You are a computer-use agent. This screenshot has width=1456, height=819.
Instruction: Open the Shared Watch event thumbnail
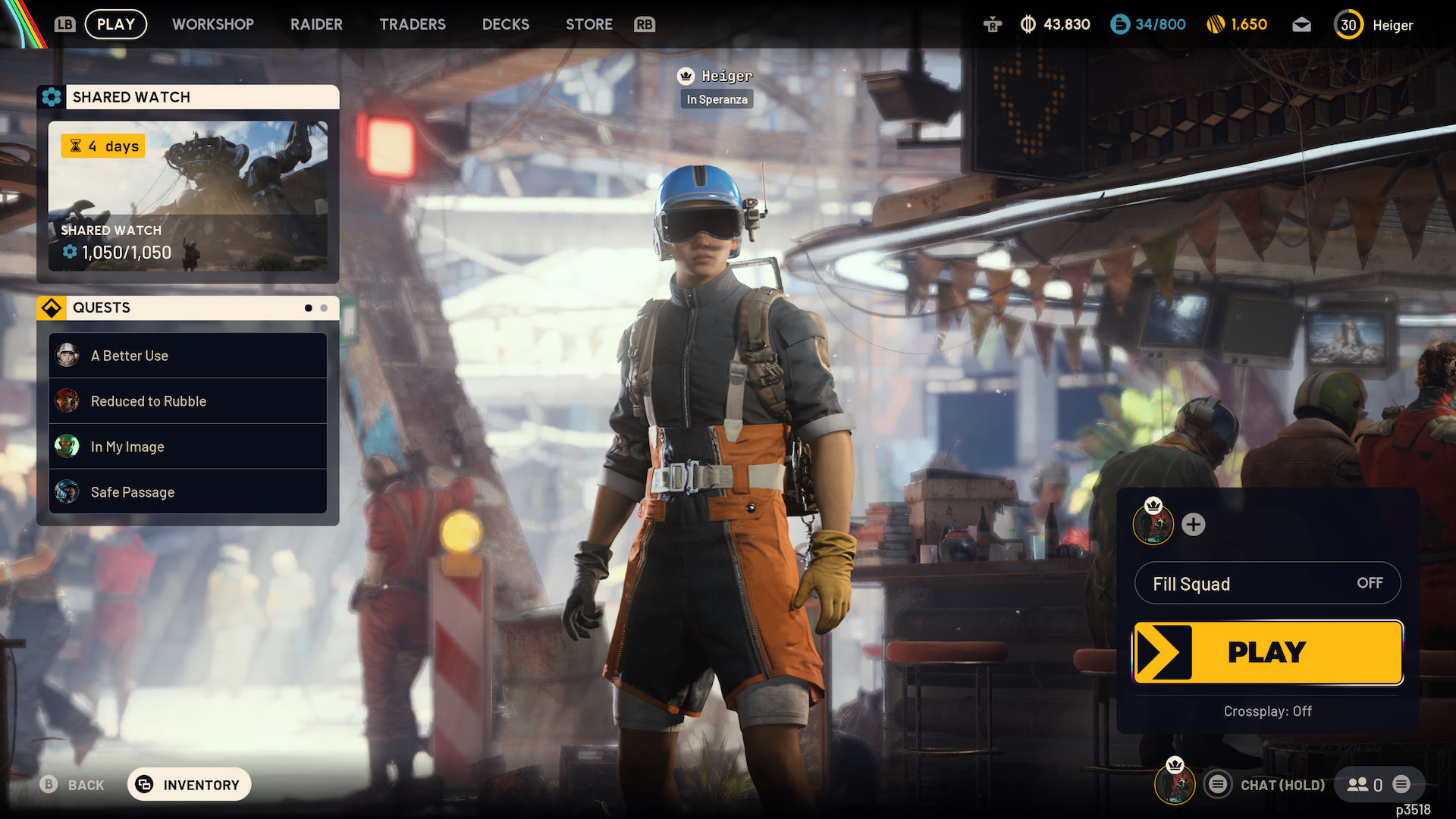(188, 196)
